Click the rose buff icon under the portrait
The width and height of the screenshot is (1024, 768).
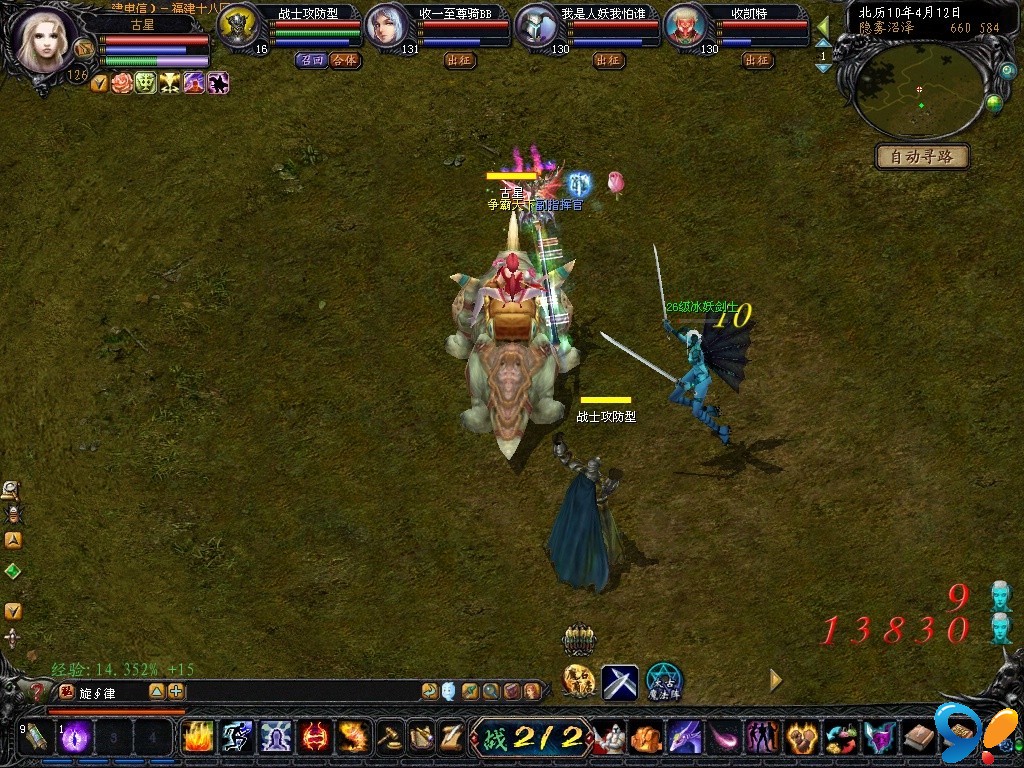(122, 84)
